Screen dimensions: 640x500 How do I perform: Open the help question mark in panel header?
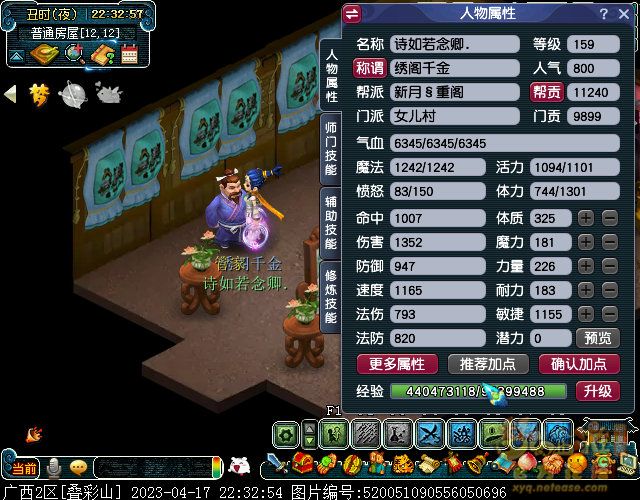pyautogui.click(x=603, y=14)
